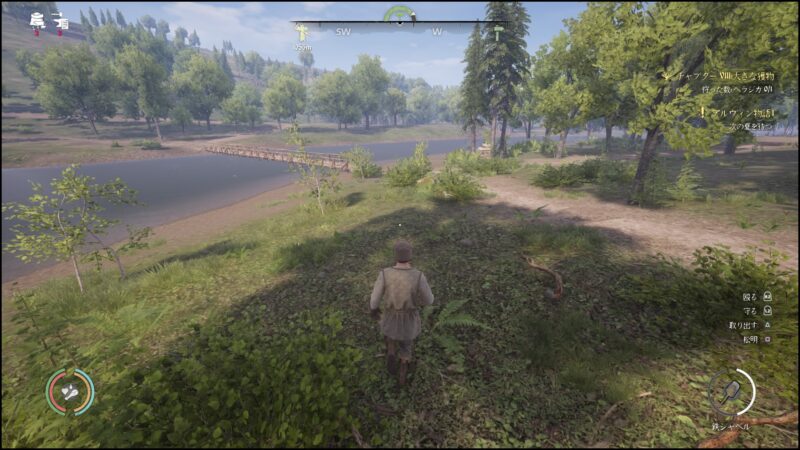The width and height of the screenshot is (800, 450).
Task: Click the circular status gauge in bottom-left
Action: click(x=70, y=392)
